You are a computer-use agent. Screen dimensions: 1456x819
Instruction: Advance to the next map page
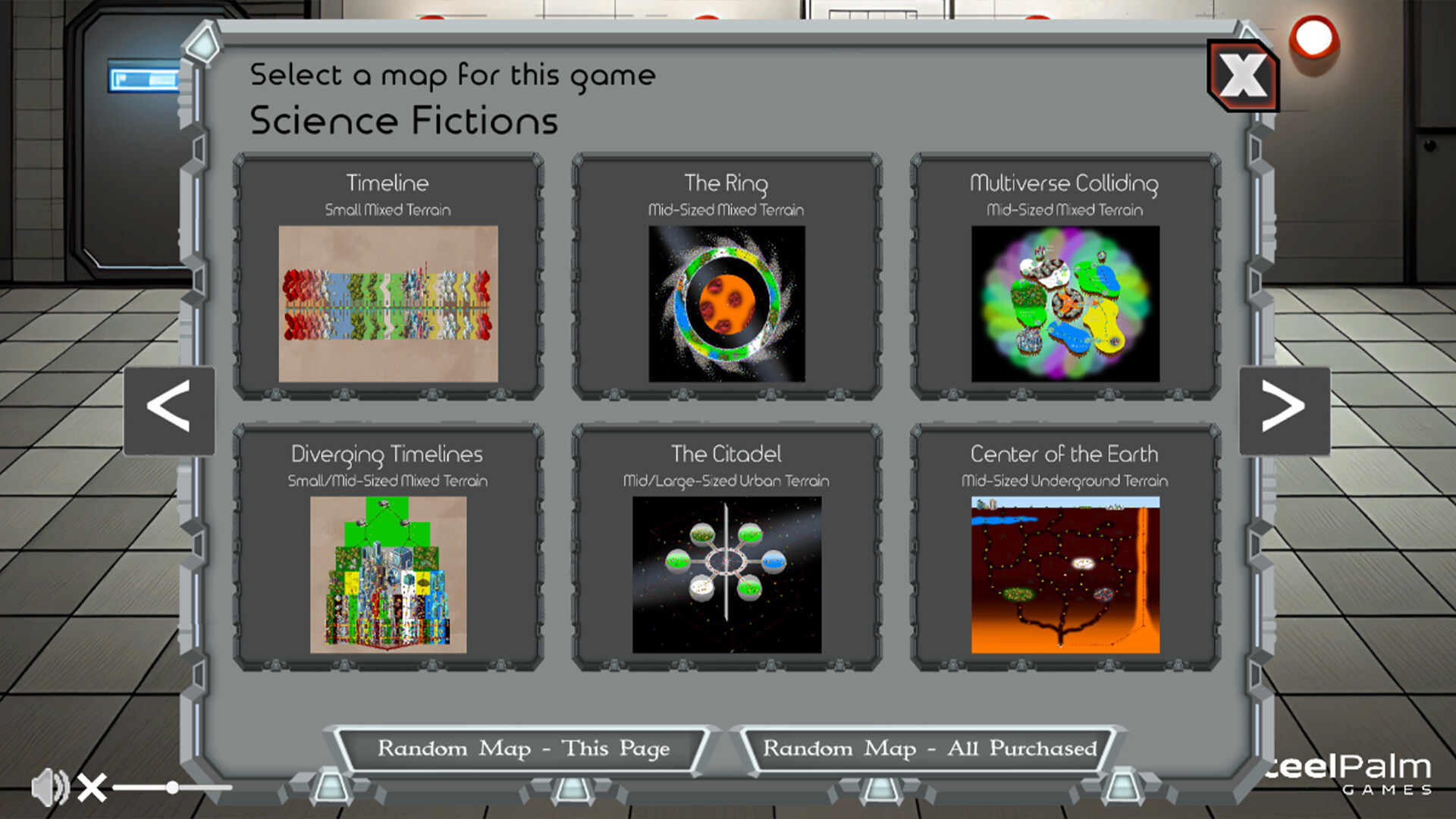pos(1284,409)
